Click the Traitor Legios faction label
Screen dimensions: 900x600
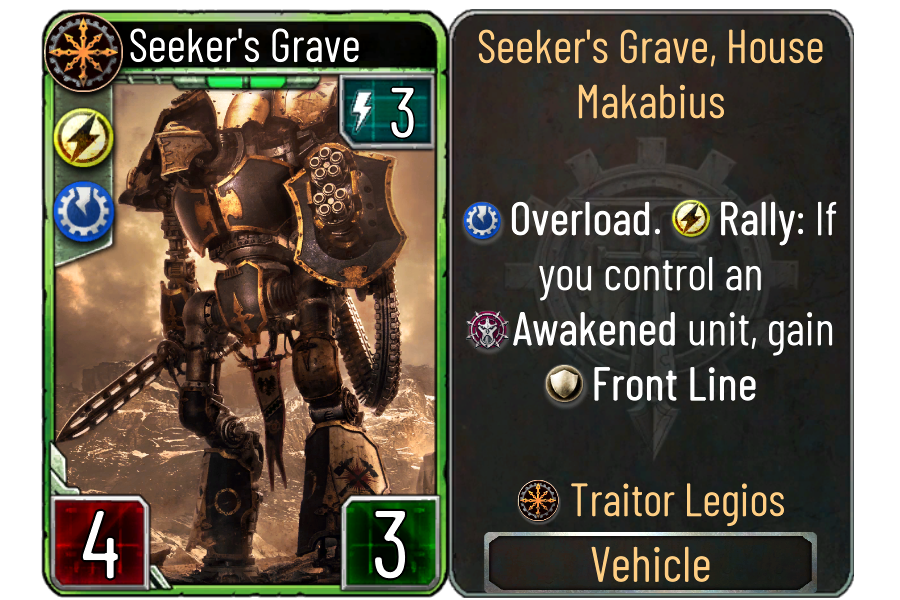tap(677, 501)
